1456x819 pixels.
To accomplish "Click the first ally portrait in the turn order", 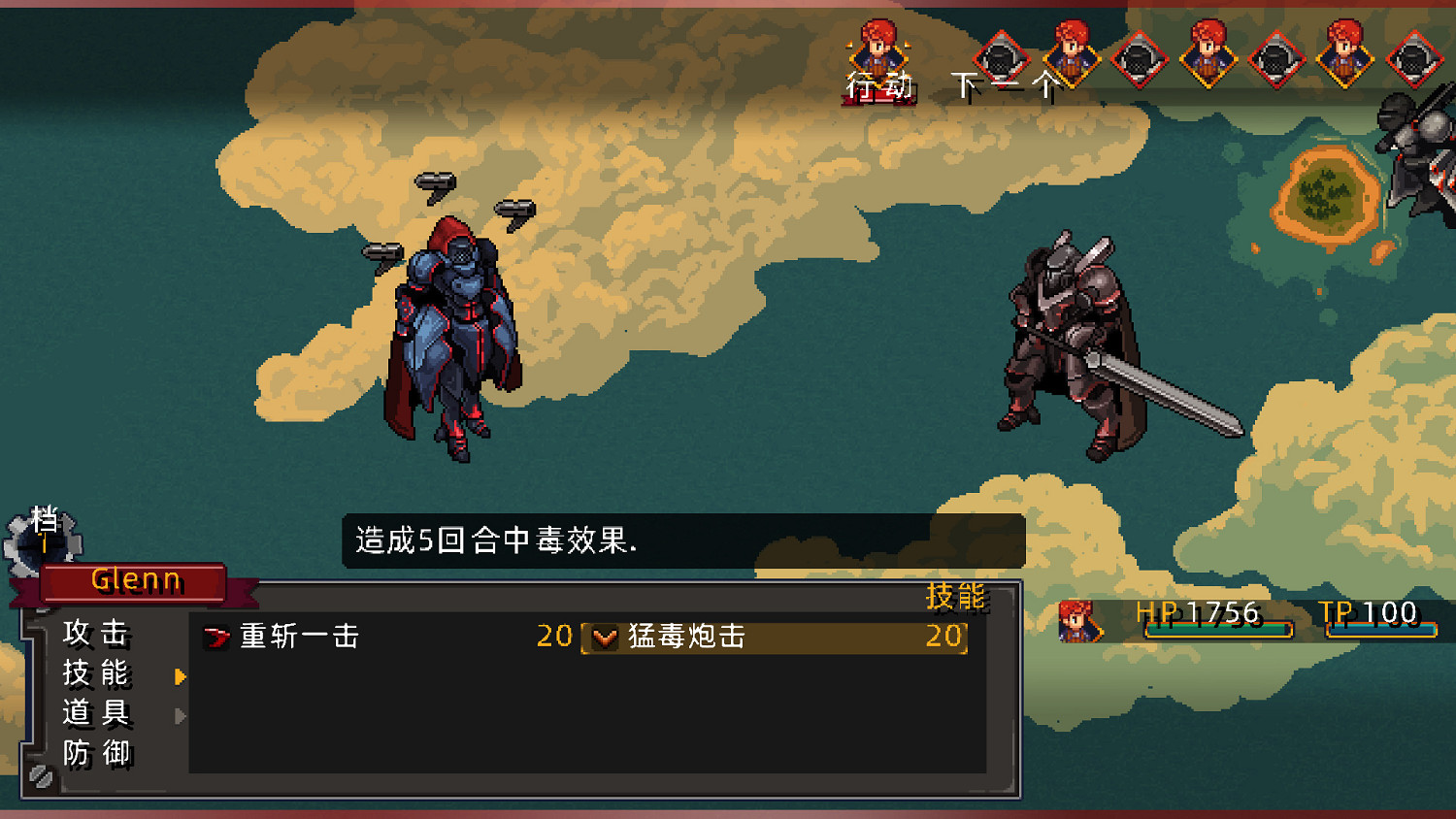I will pos(878,53).
